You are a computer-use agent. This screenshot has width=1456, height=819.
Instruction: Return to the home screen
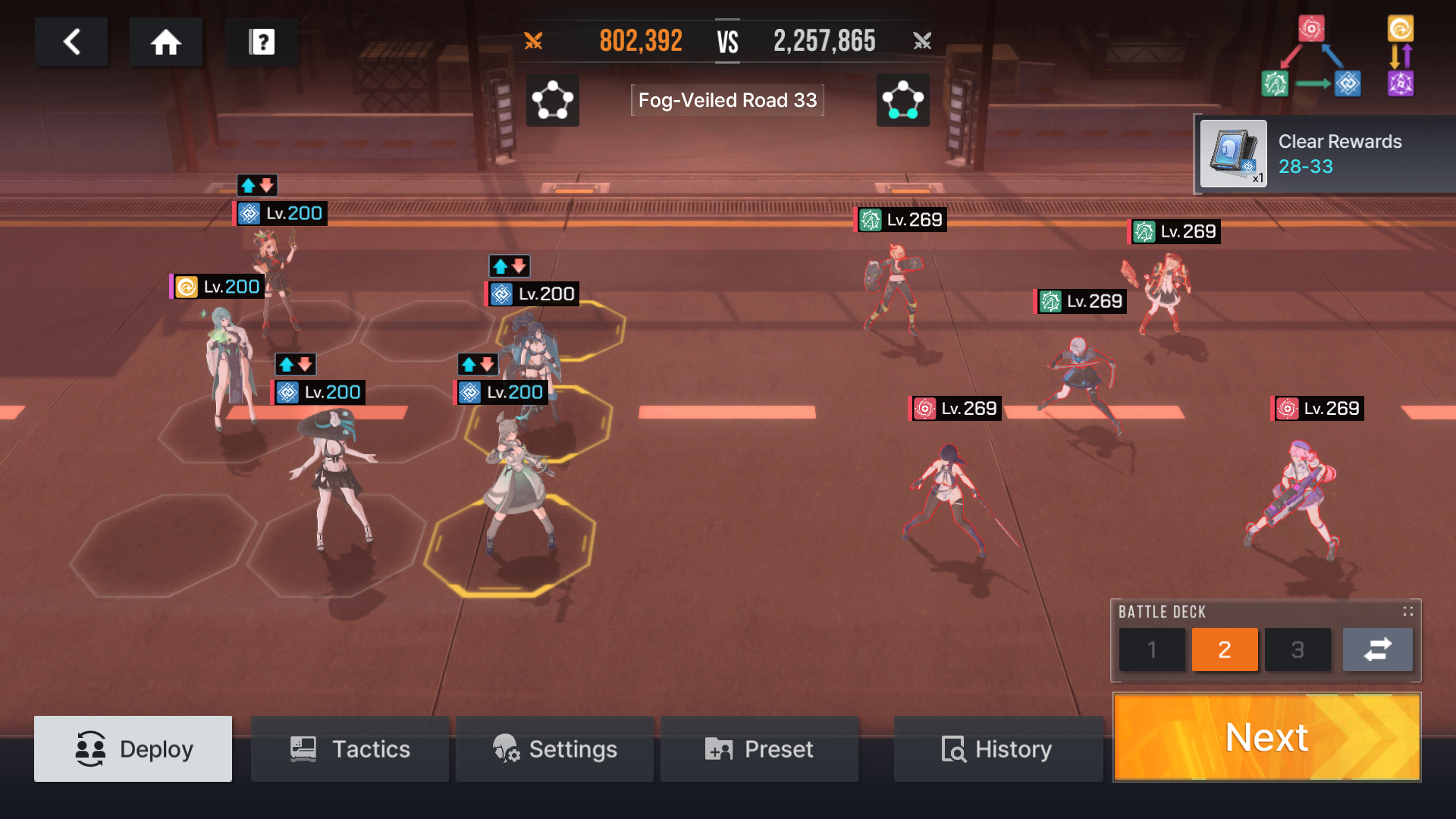[165, 42]
